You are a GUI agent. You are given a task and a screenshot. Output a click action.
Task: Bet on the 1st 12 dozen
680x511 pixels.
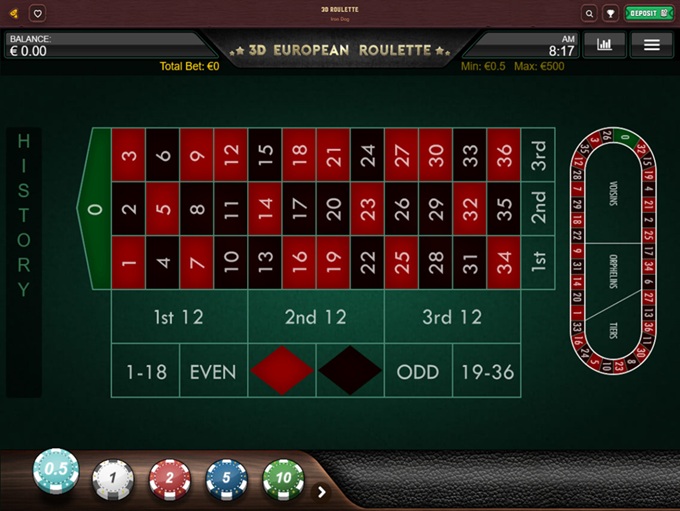point(179,318)
